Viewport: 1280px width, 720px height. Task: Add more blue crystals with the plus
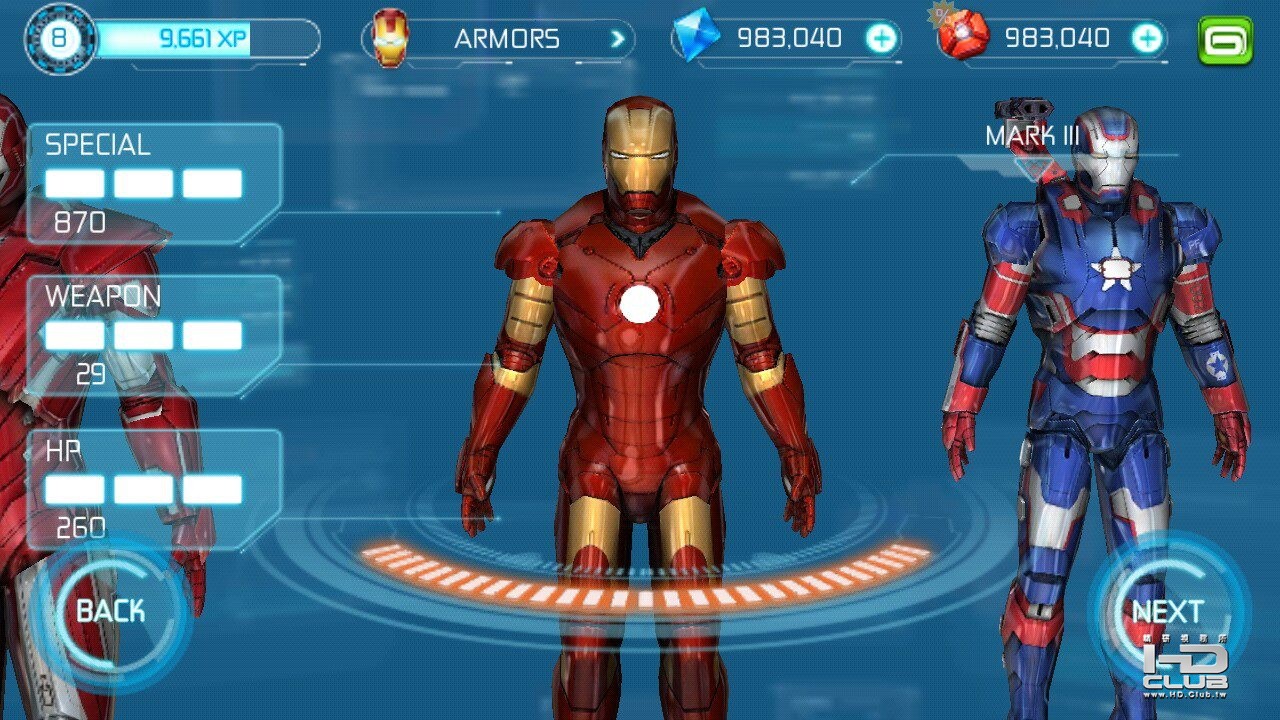click(x=881, y=39)
